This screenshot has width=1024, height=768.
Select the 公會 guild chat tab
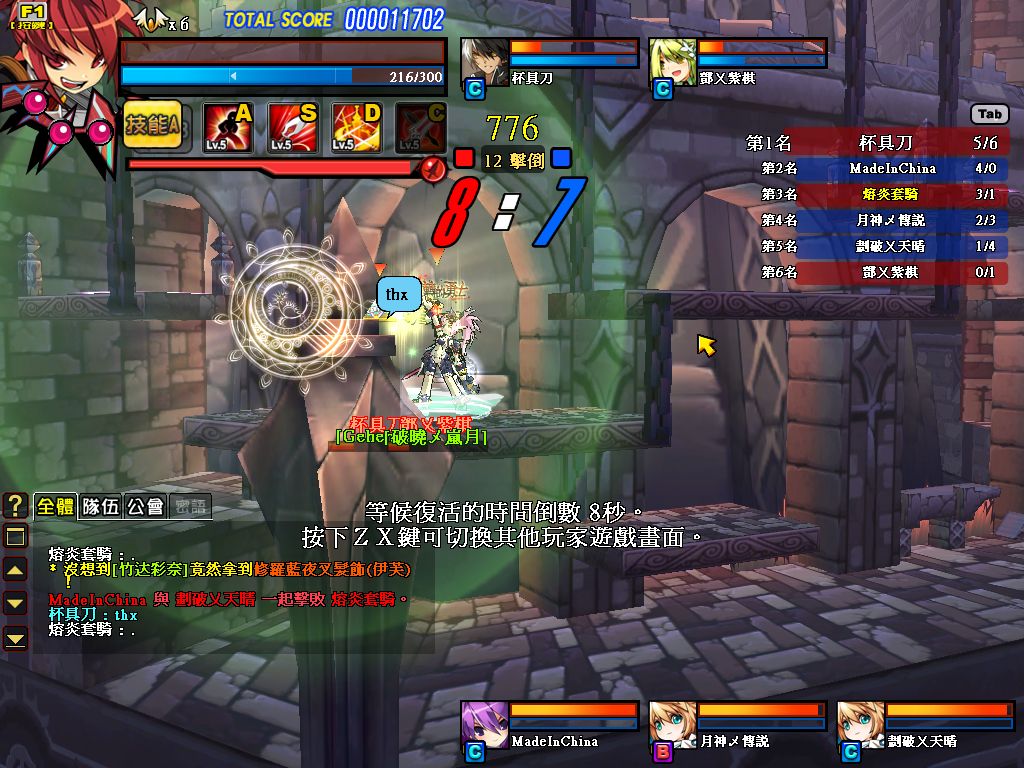pos(146,506)
